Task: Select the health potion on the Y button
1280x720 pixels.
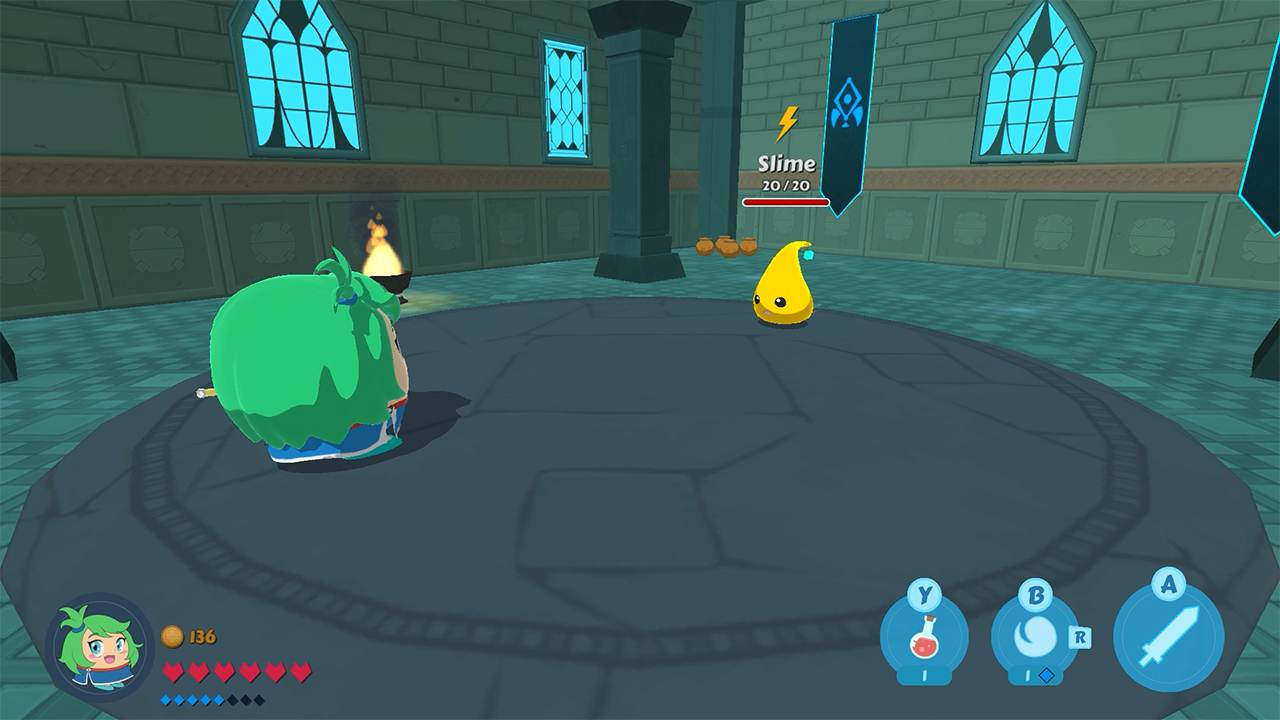Action: point(925,640)
